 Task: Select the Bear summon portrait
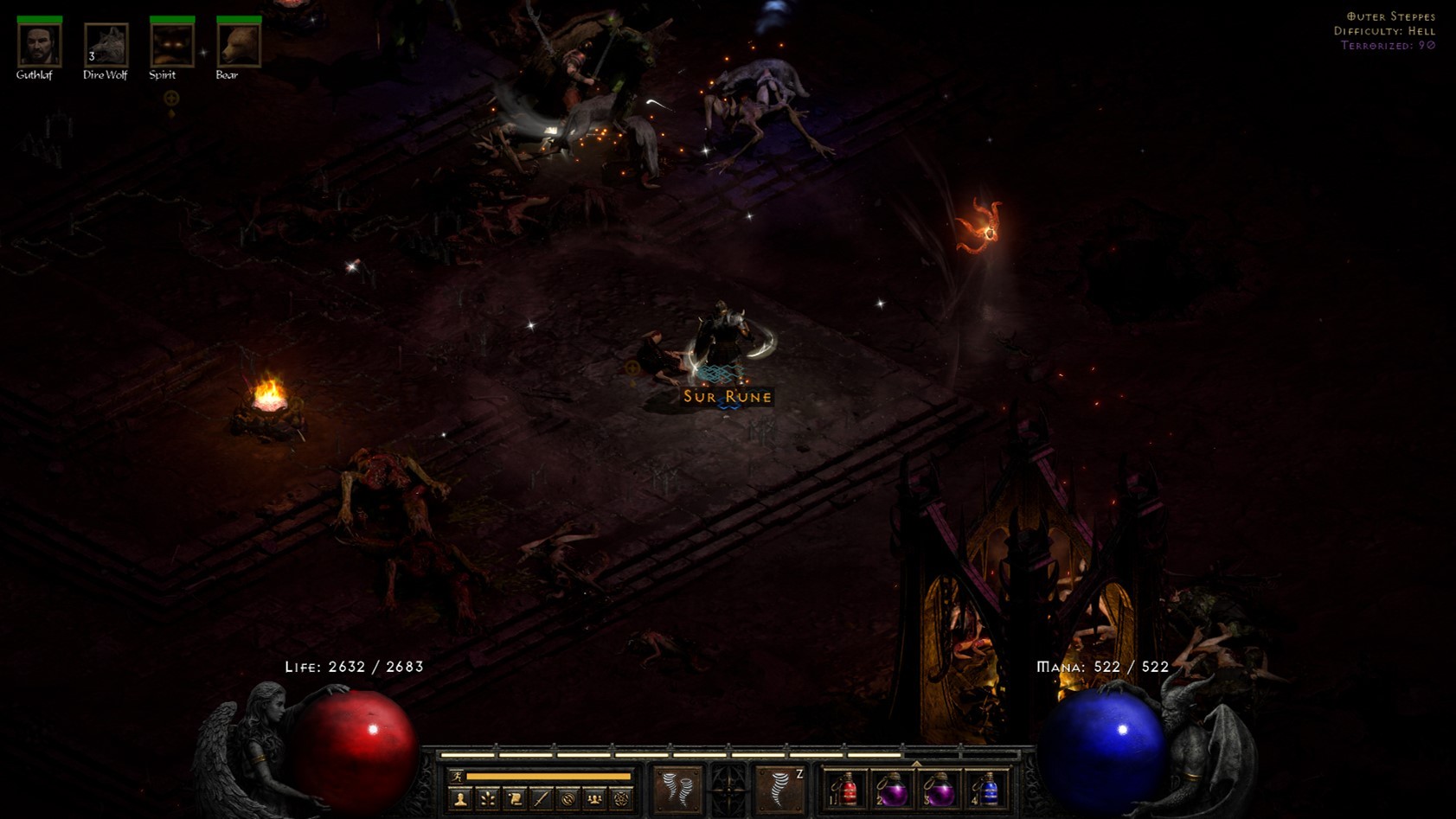pyautogui.click(x=238, y=45)
